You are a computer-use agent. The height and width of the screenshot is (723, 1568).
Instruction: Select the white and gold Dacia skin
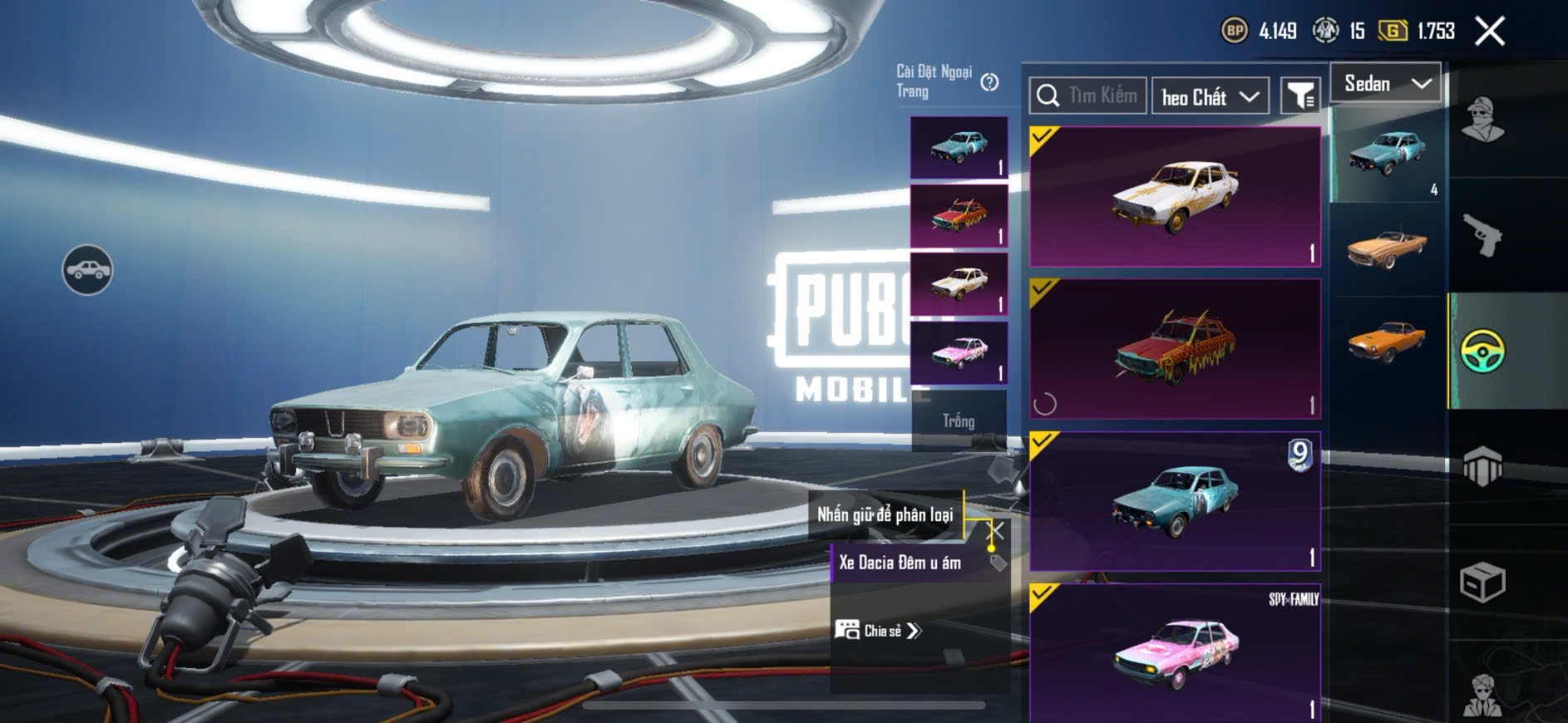pos(1175,197)
